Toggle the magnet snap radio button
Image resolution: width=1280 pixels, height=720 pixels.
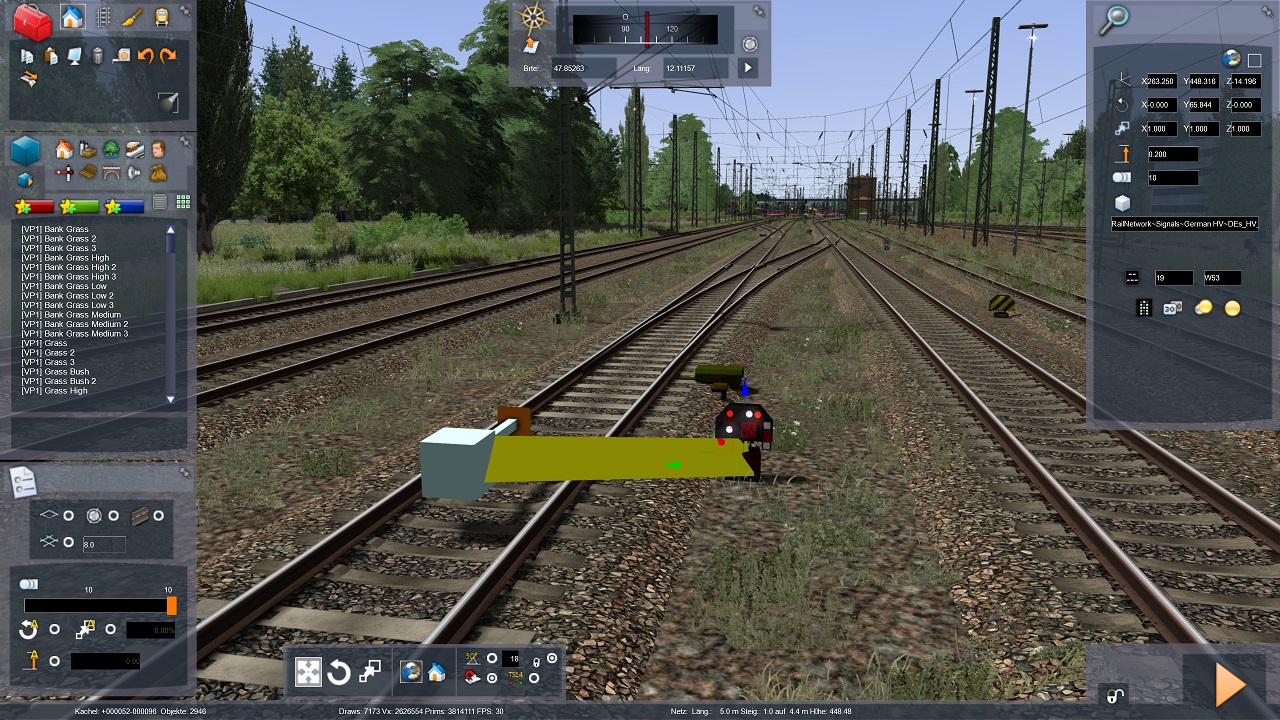coord(492,679)
